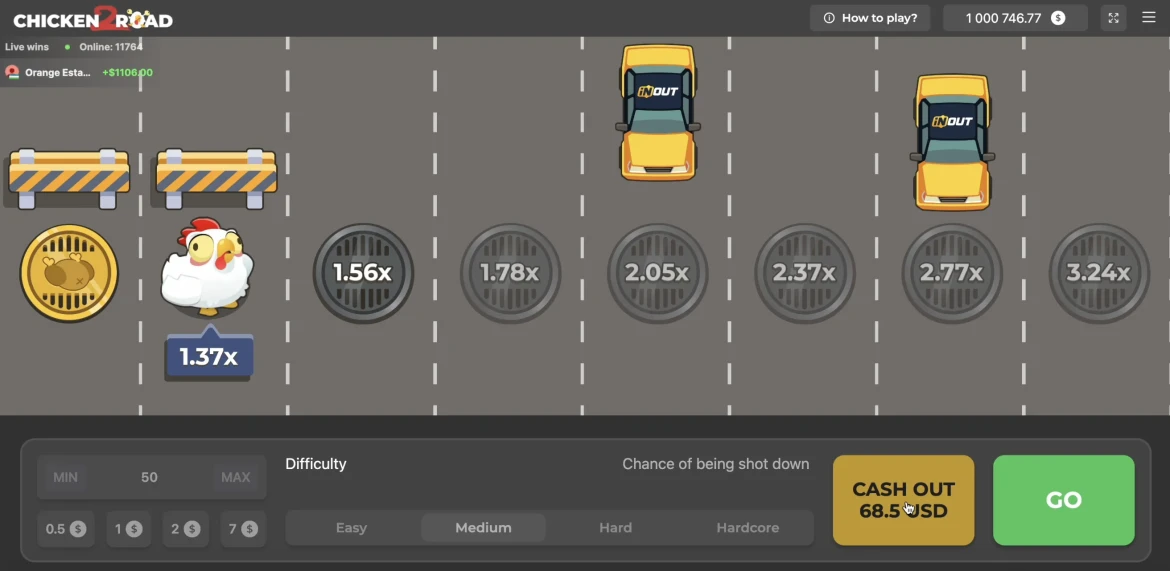Open the Live wins panel
Image resolution: width=1170 pixels, height=571 pixels.
[27, 47]
